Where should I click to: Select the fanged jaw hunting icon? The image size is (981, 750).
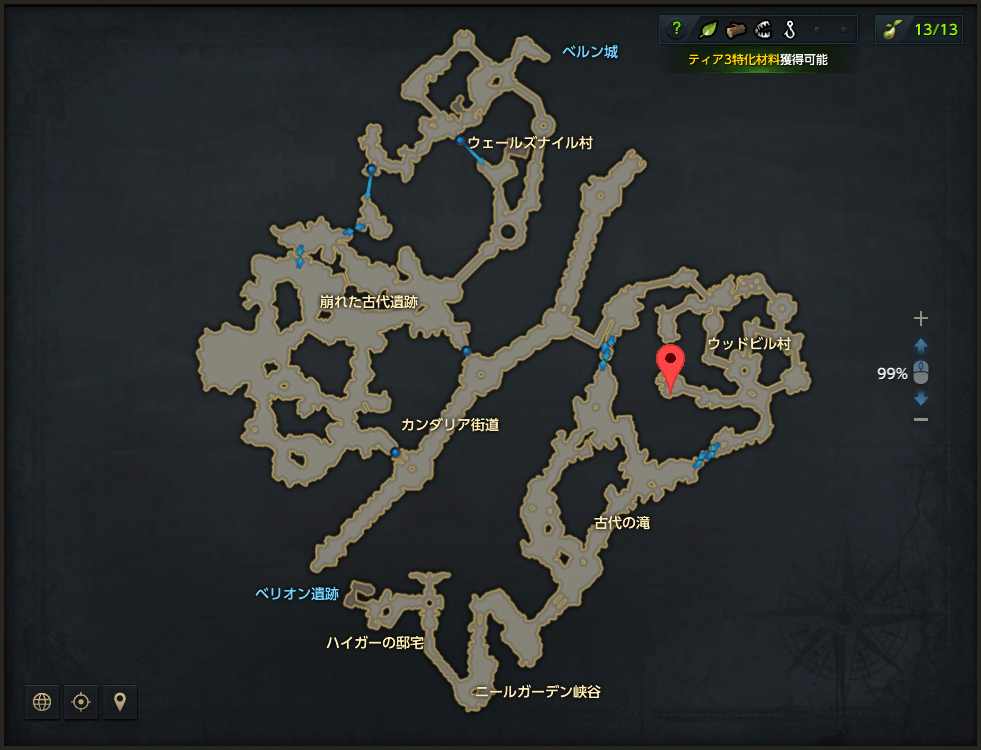[x=763, y=29]
